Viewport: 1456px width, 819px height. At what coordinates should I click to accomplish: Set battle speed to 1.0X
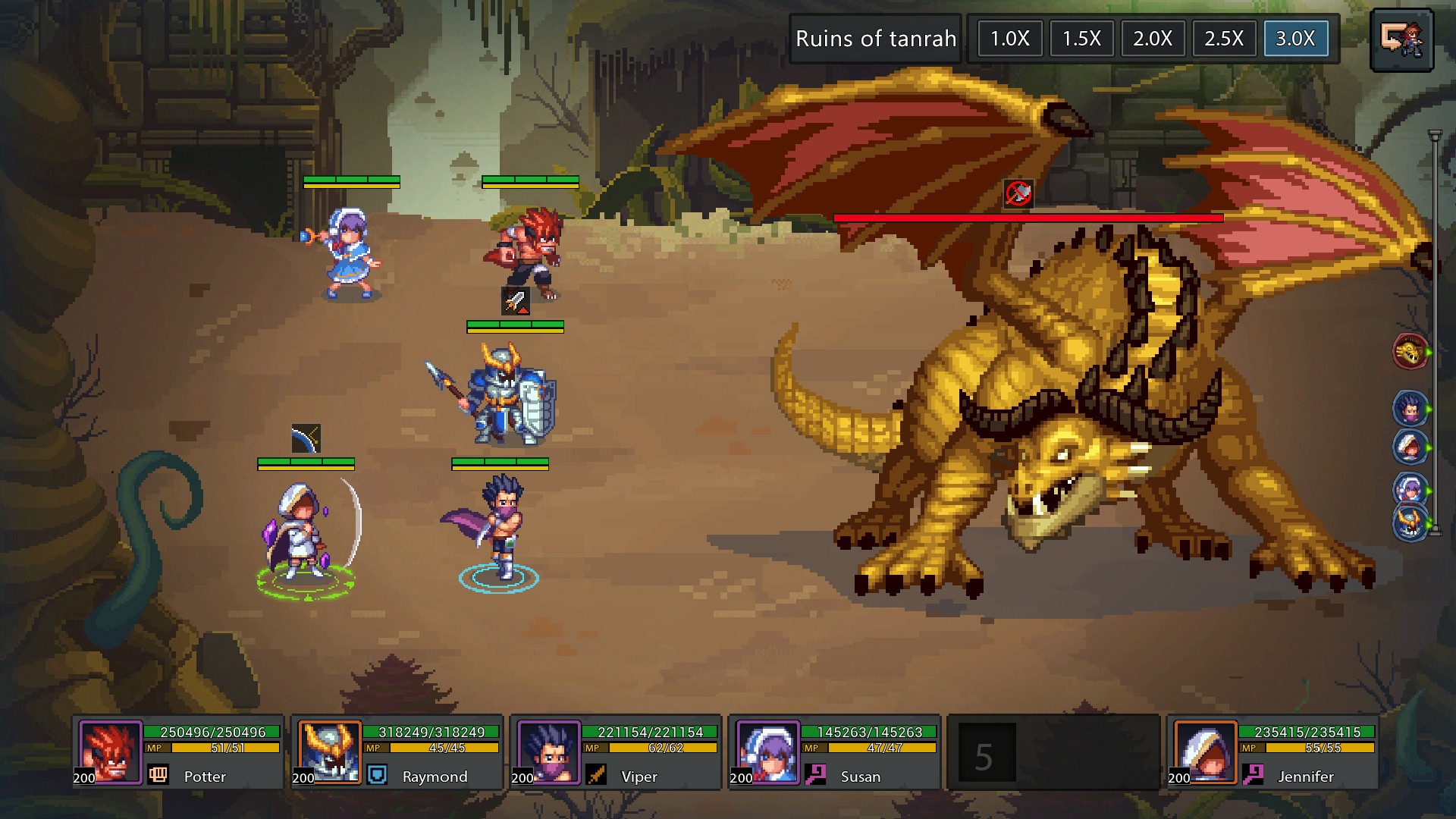coord(1009,39)
